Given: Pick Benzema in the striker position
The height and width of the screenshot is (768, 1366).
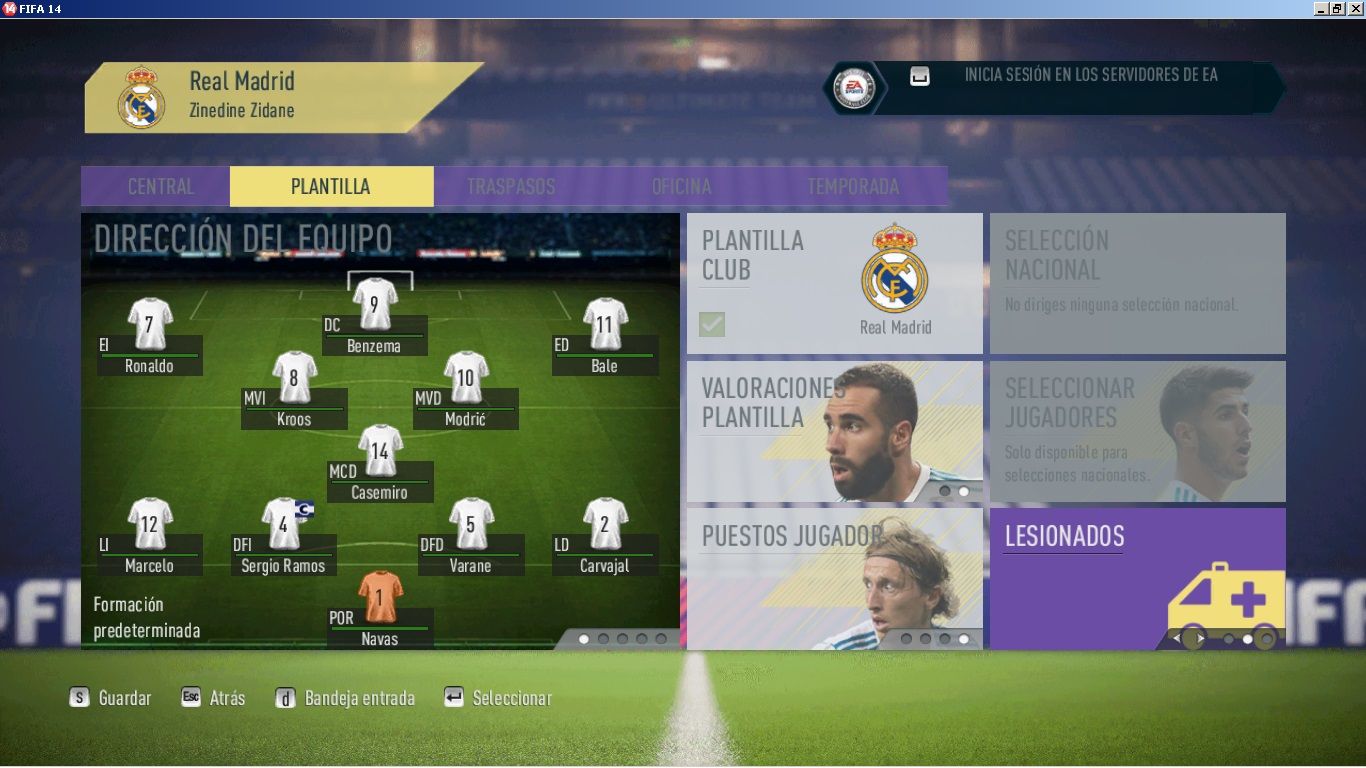Looking at the screenshot, I should tap(375, 304).
